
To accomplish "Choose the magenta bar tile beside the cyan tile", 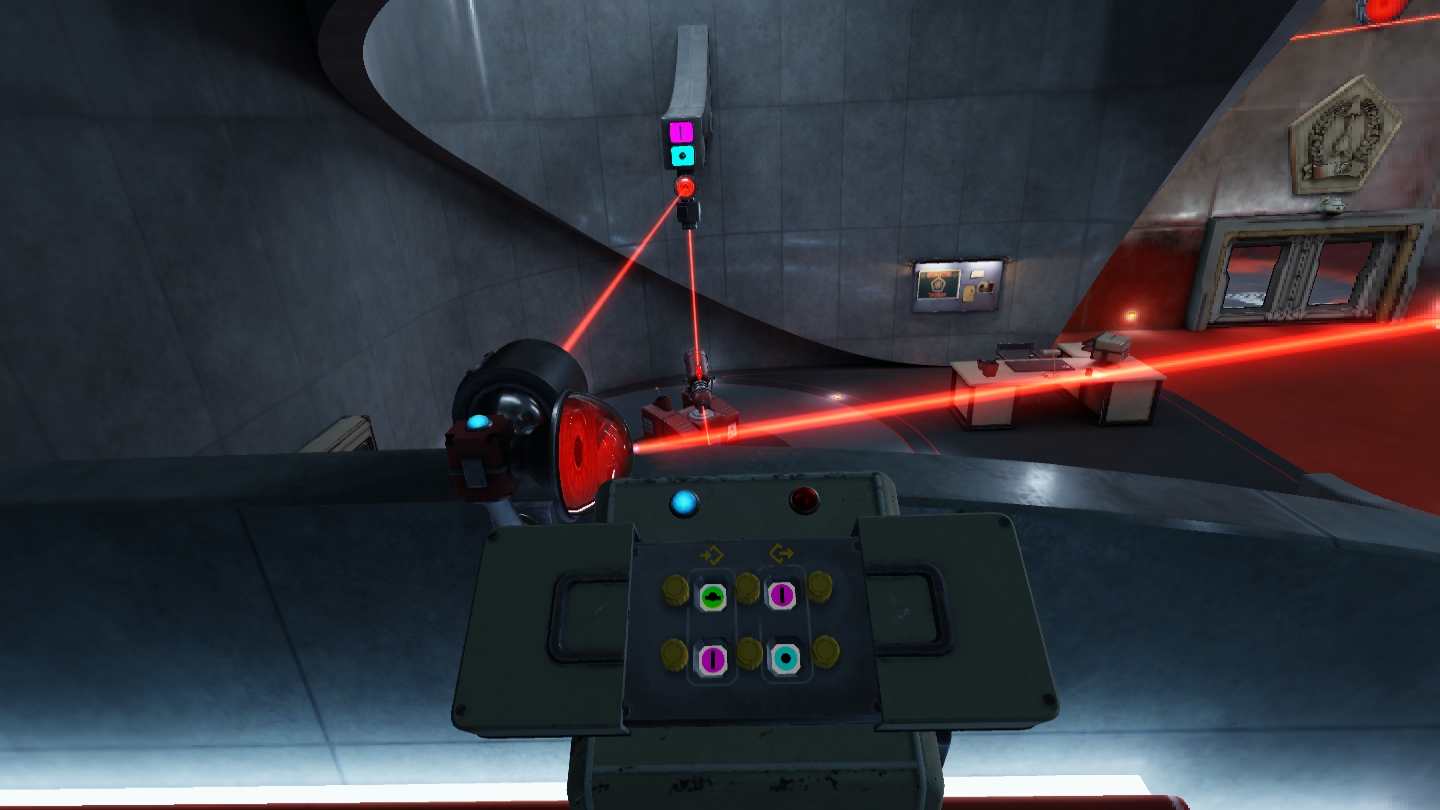I will (x=712, y=658).
